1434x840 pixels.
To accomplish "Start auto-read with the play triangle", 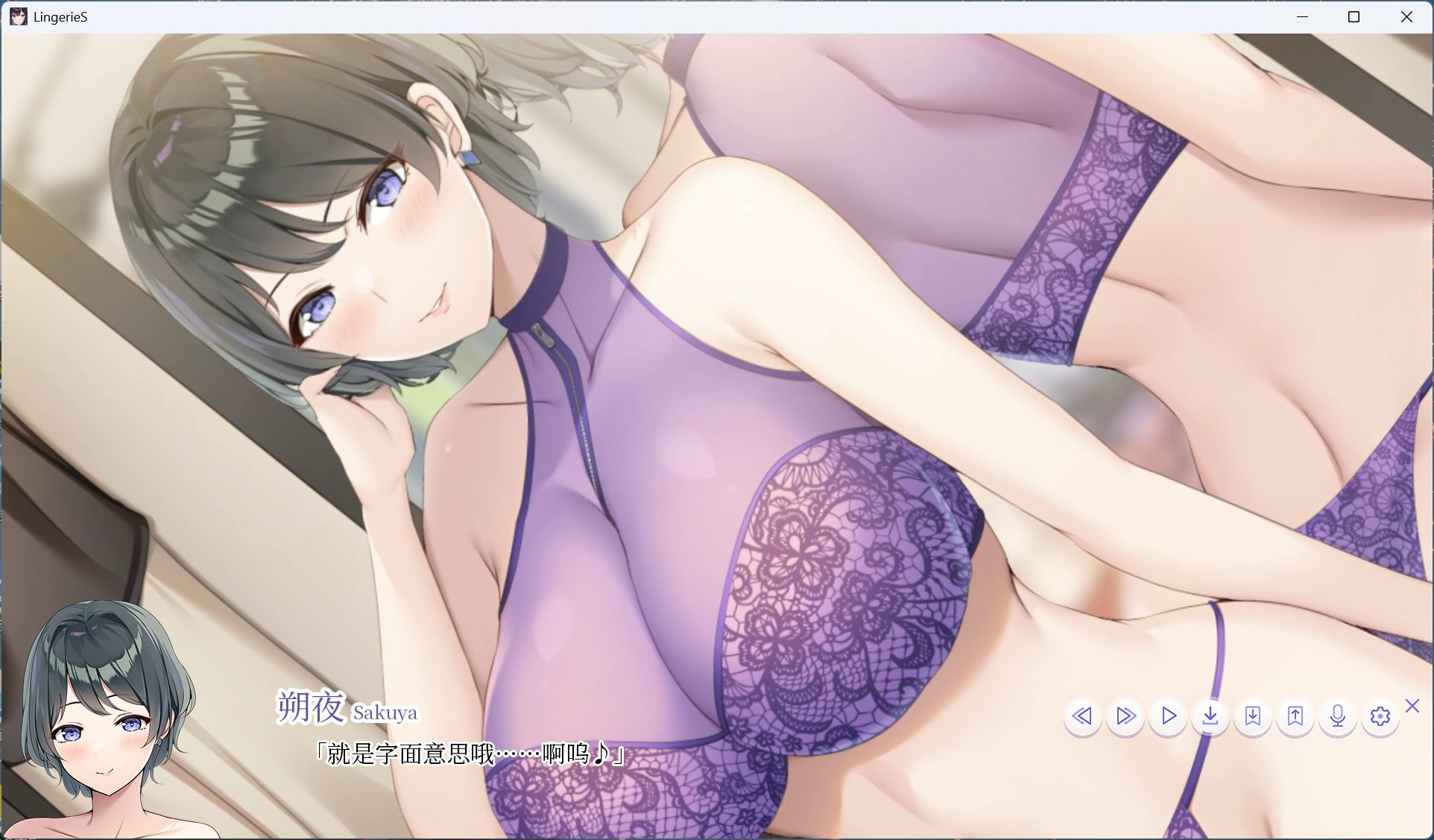I will 1168,716.
